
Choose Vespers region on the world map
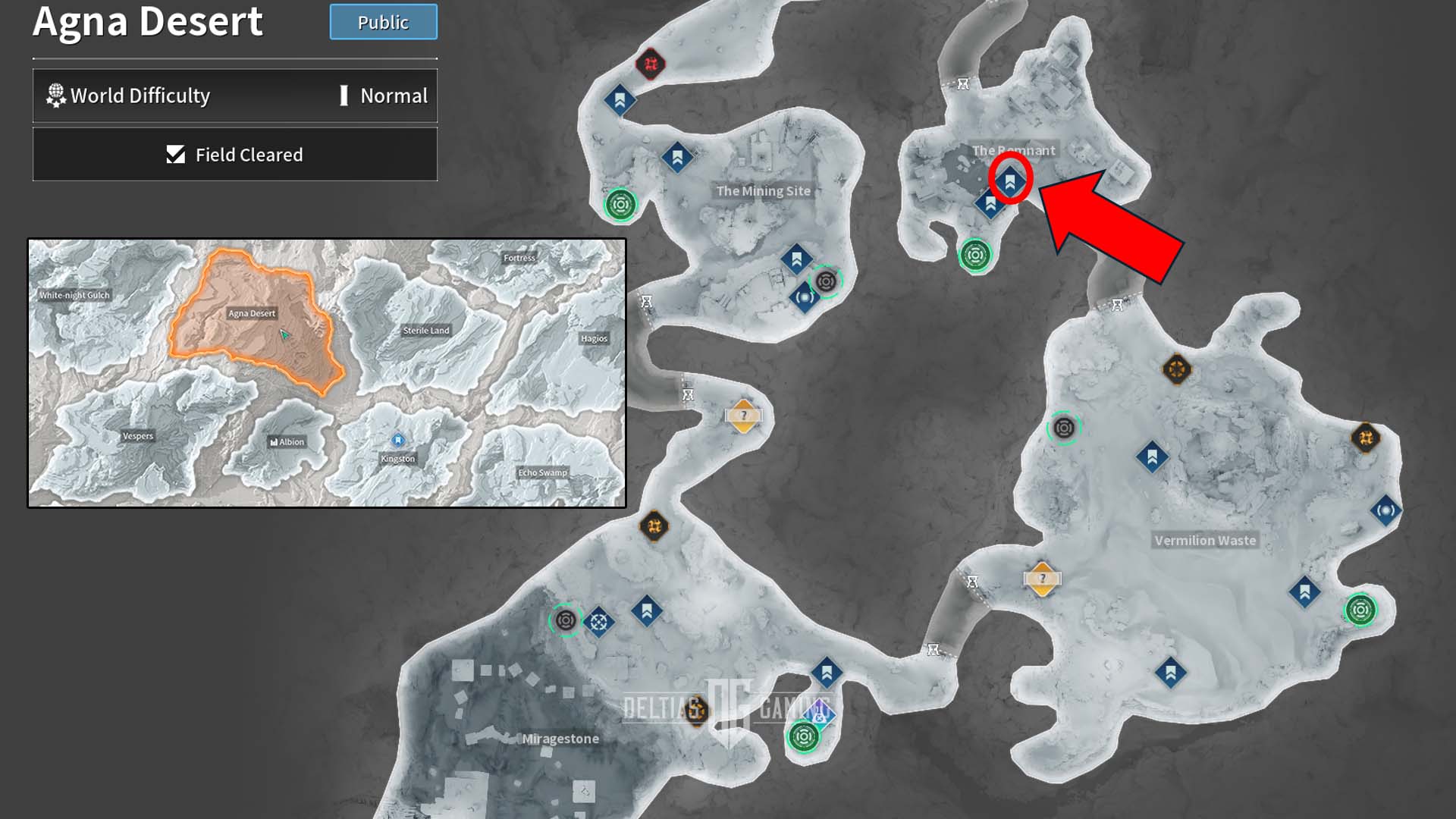(x=138, y=436)
